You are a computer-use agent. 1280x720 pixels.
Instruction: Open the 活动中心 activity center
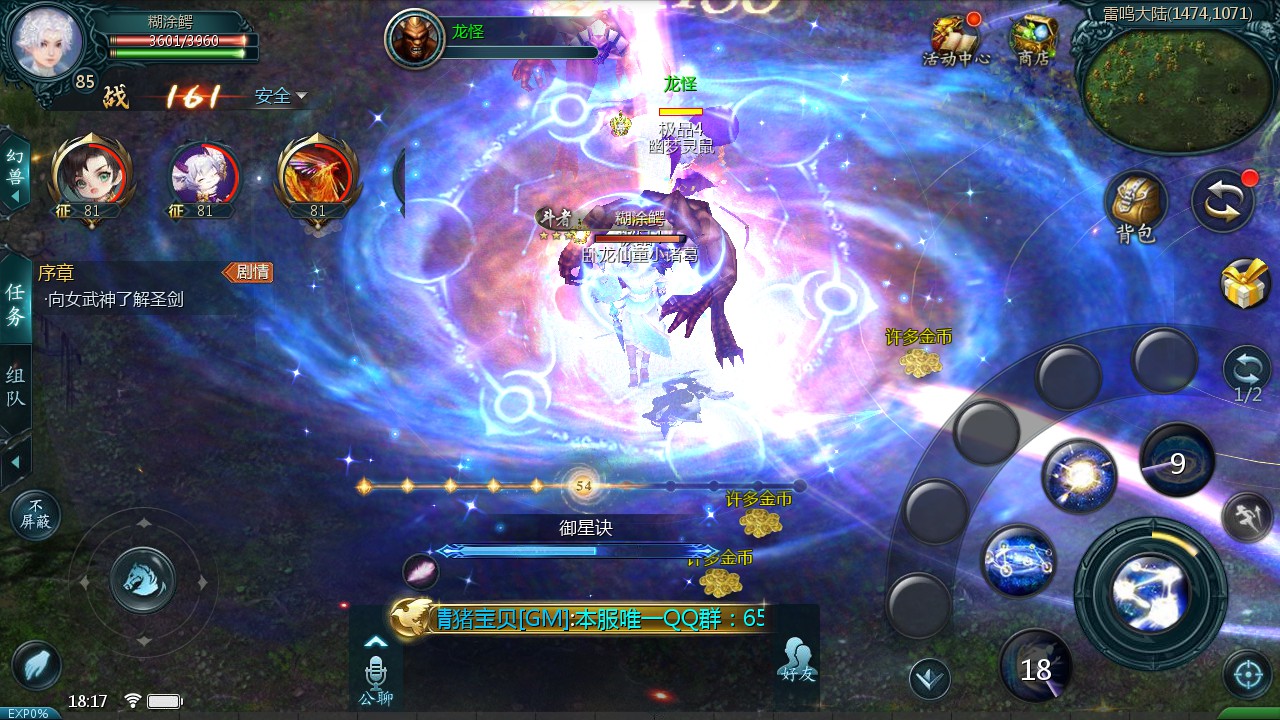[955, 40]
